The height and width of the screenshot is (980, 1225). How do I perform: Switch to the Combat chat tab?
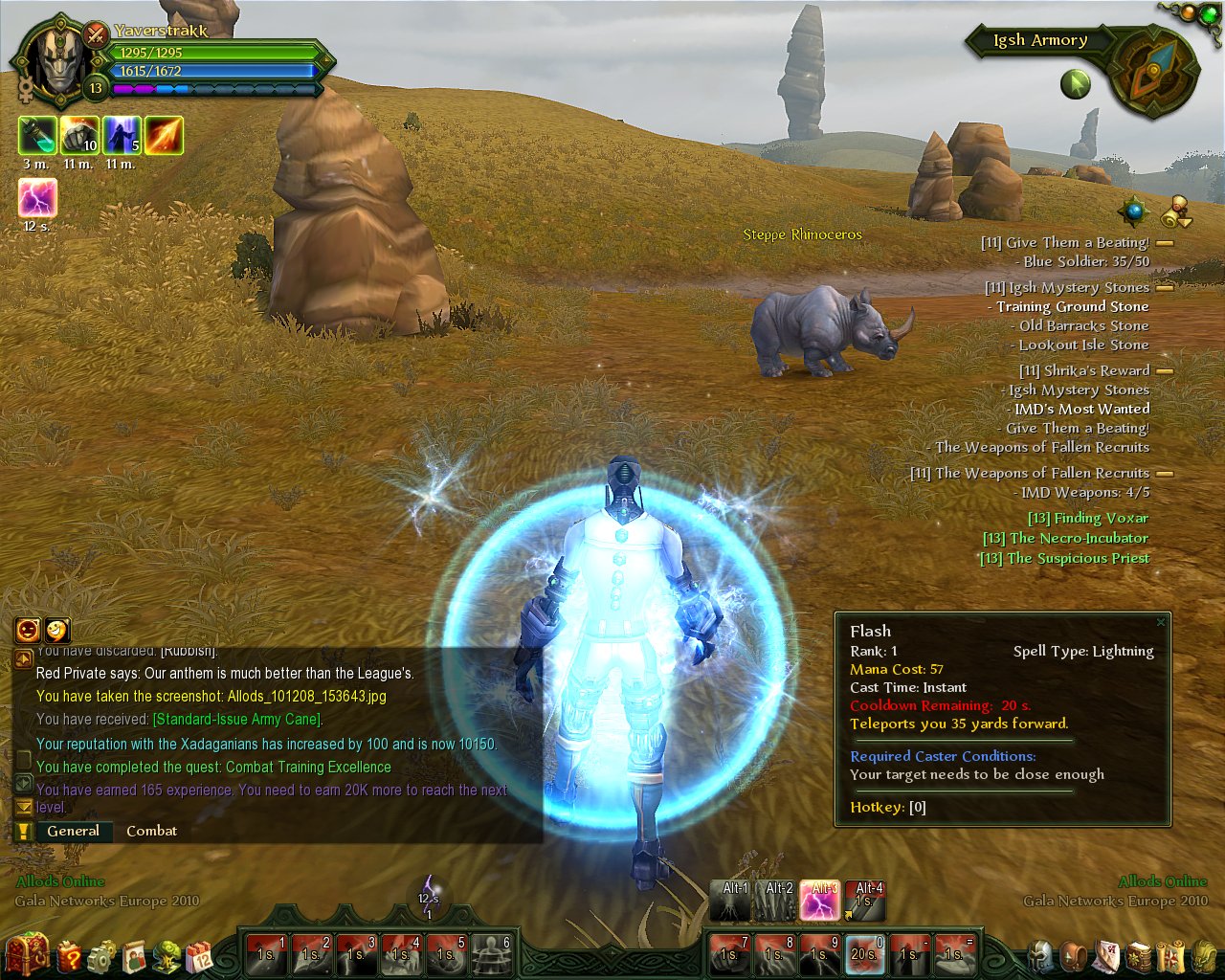point(151,831)
